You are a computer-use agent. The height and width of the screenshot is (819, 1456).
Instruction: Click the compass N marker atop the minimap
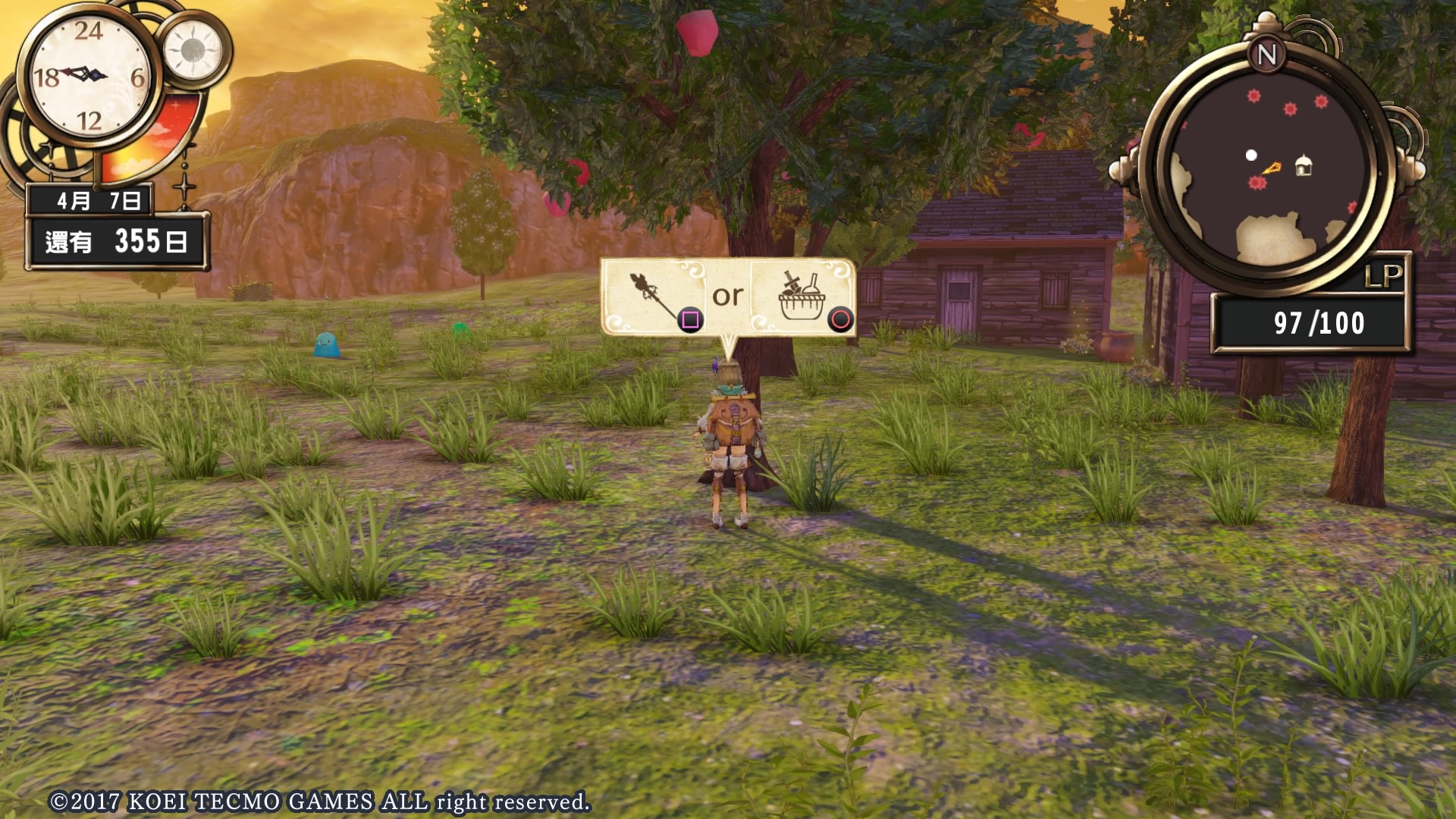1266,55
